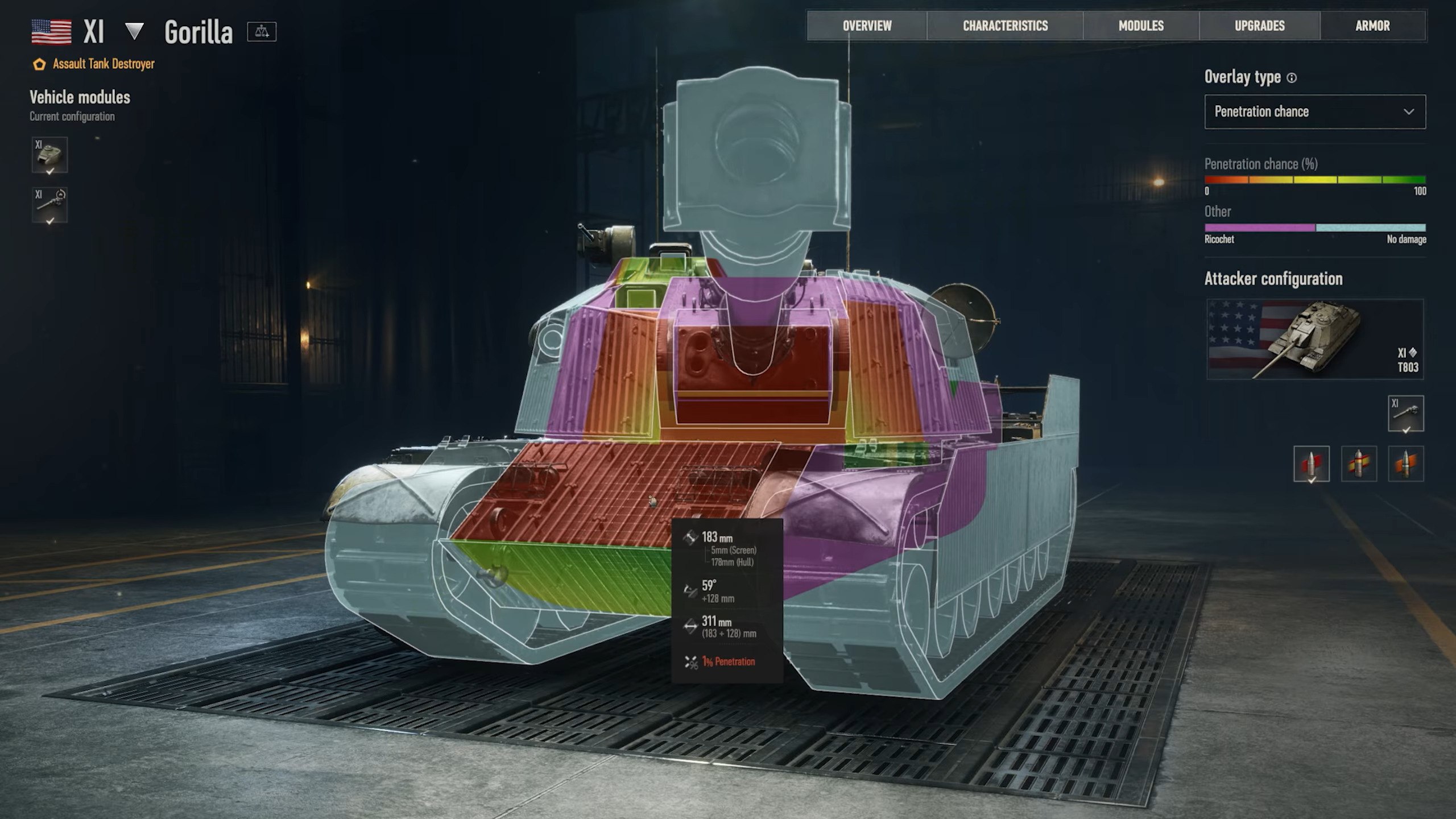The image size is (1456, 819).
Task: Select the Gorilla's turret module slot
Action: point(49,155)
